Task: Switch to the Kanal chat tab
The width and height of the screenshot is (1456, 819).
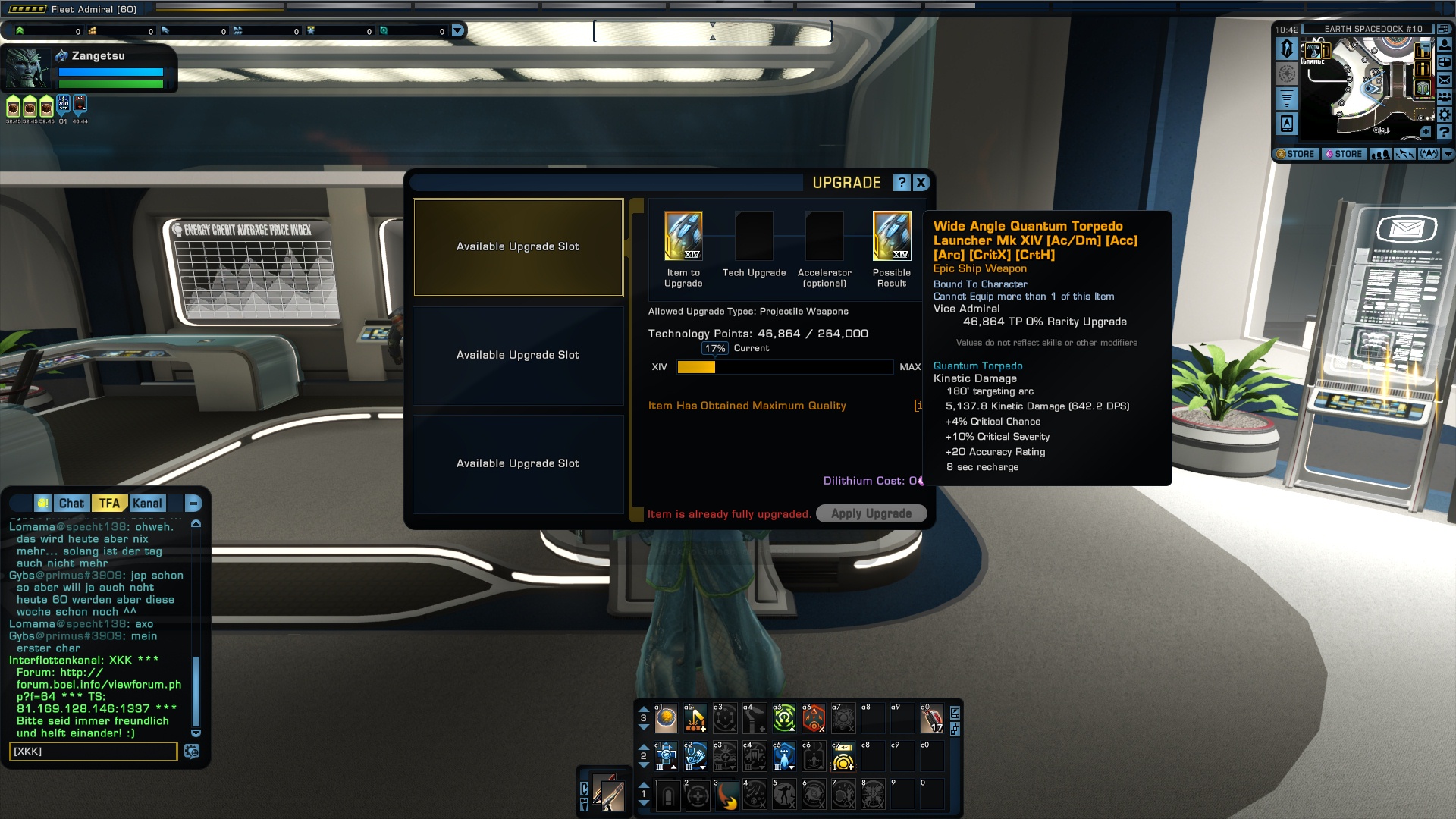Action: [147, 504]
